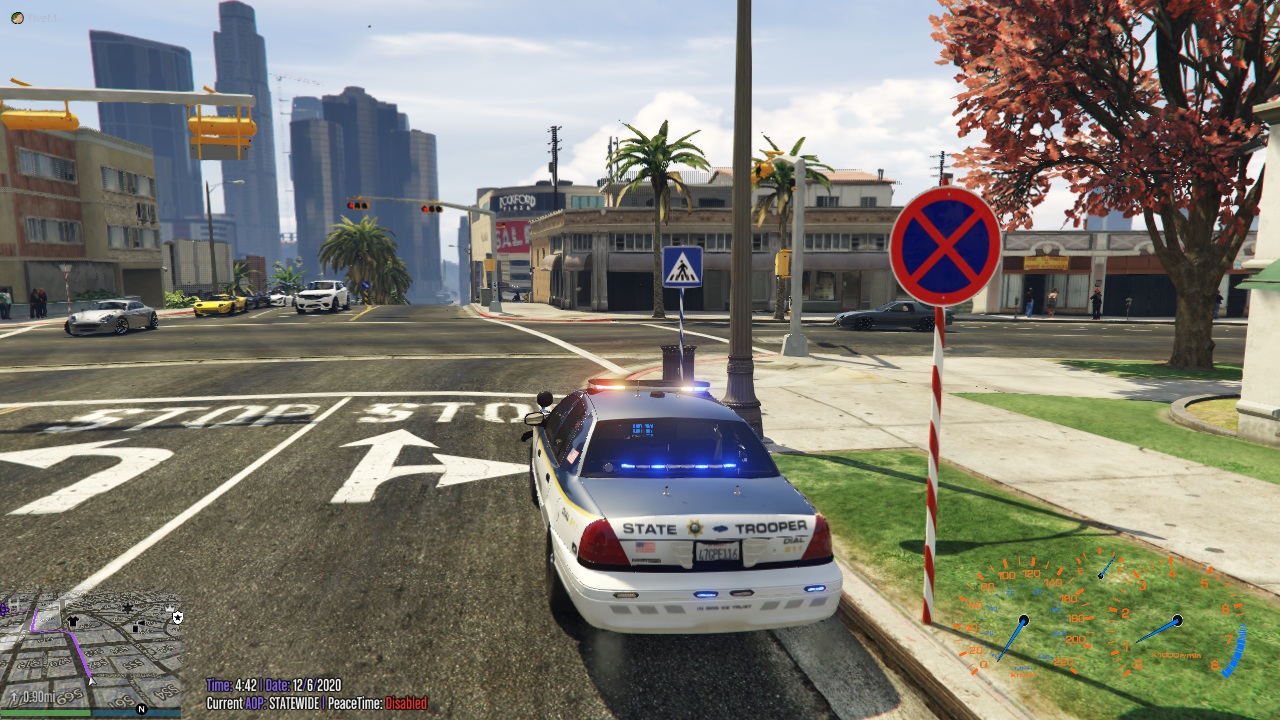This screenshot has width=1280, height=720.
Task: Select the cinema blip on the minimap
Action: (136, 625)
